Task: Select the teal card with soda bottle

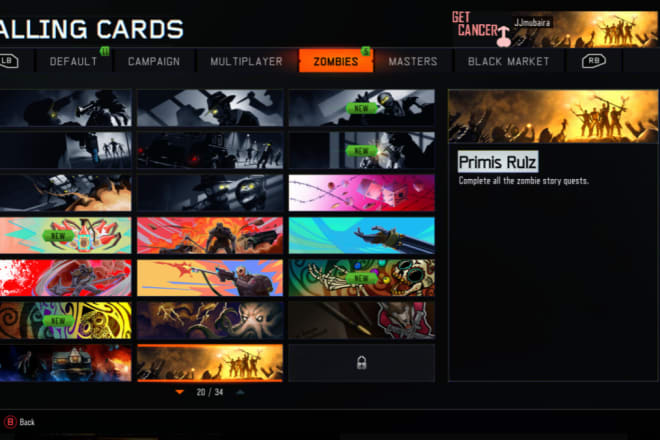Action: pyautogui.click(x=65, y=235)
